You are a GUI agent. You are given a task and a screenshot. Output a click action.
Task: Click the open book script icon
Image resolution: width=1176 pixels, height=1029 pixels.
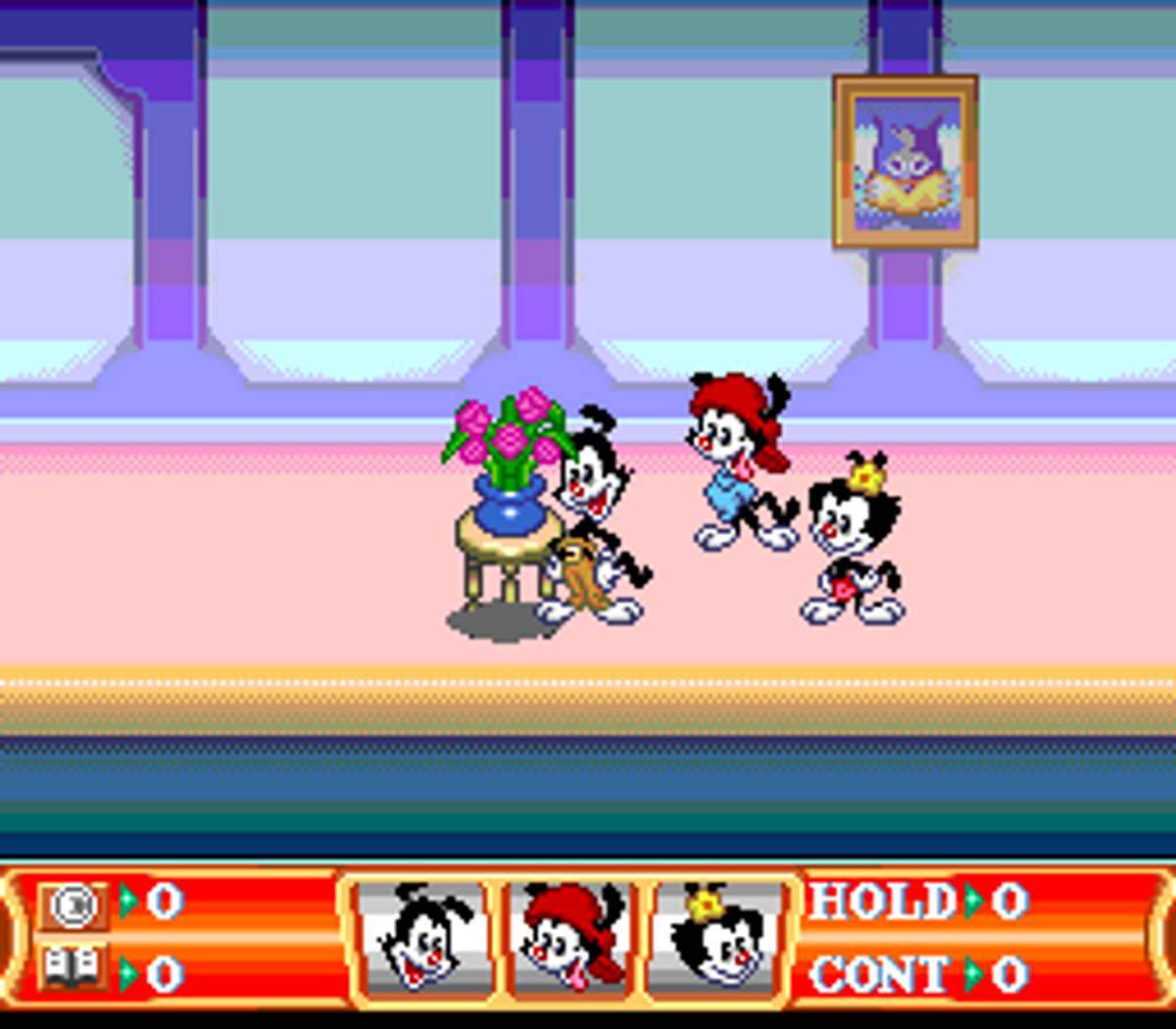[x=73, y=969]
